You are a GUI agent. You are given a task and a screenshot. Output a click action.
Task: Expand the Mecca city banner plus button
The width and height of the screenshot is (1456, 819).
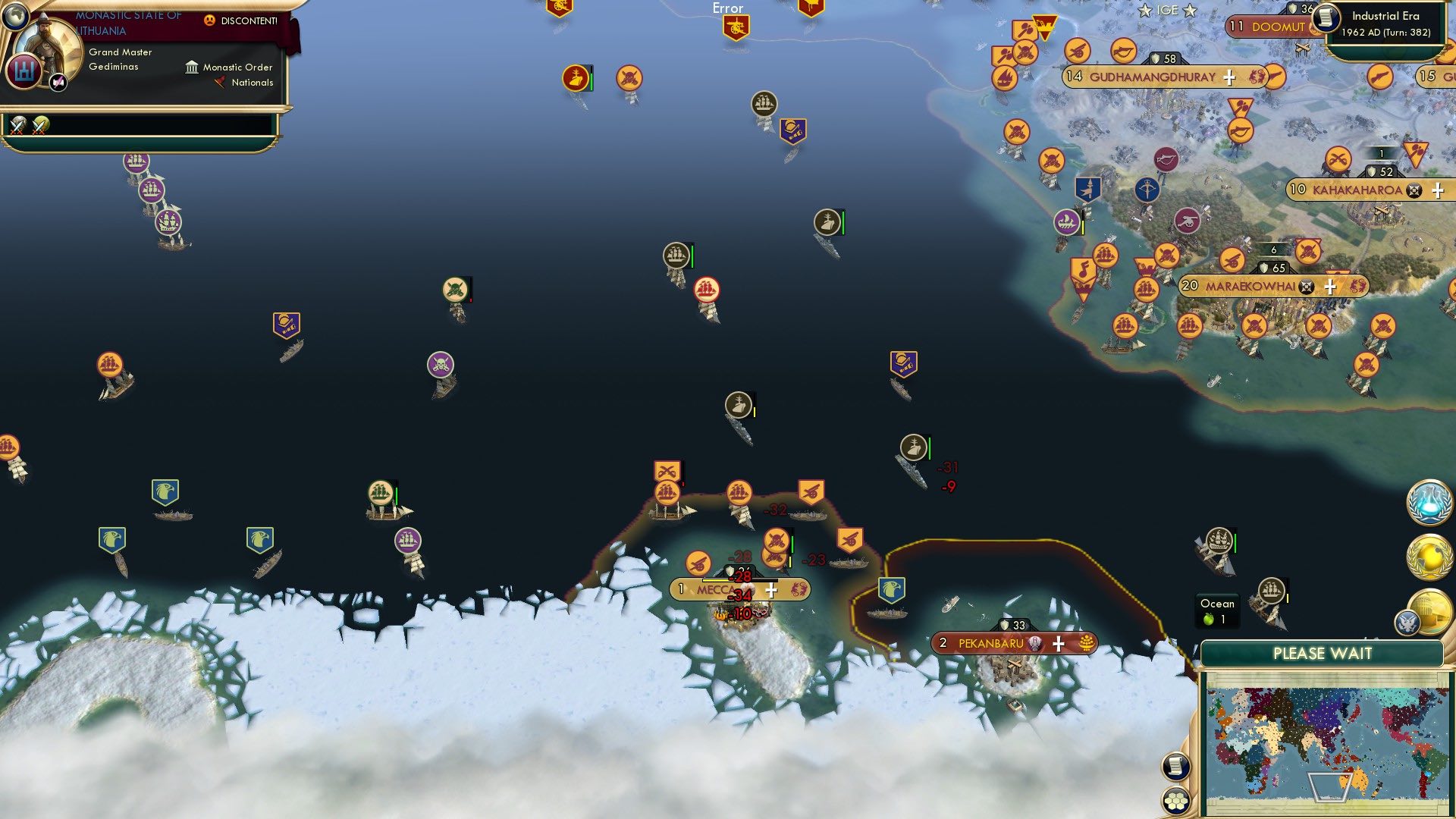tap(773, 589)
